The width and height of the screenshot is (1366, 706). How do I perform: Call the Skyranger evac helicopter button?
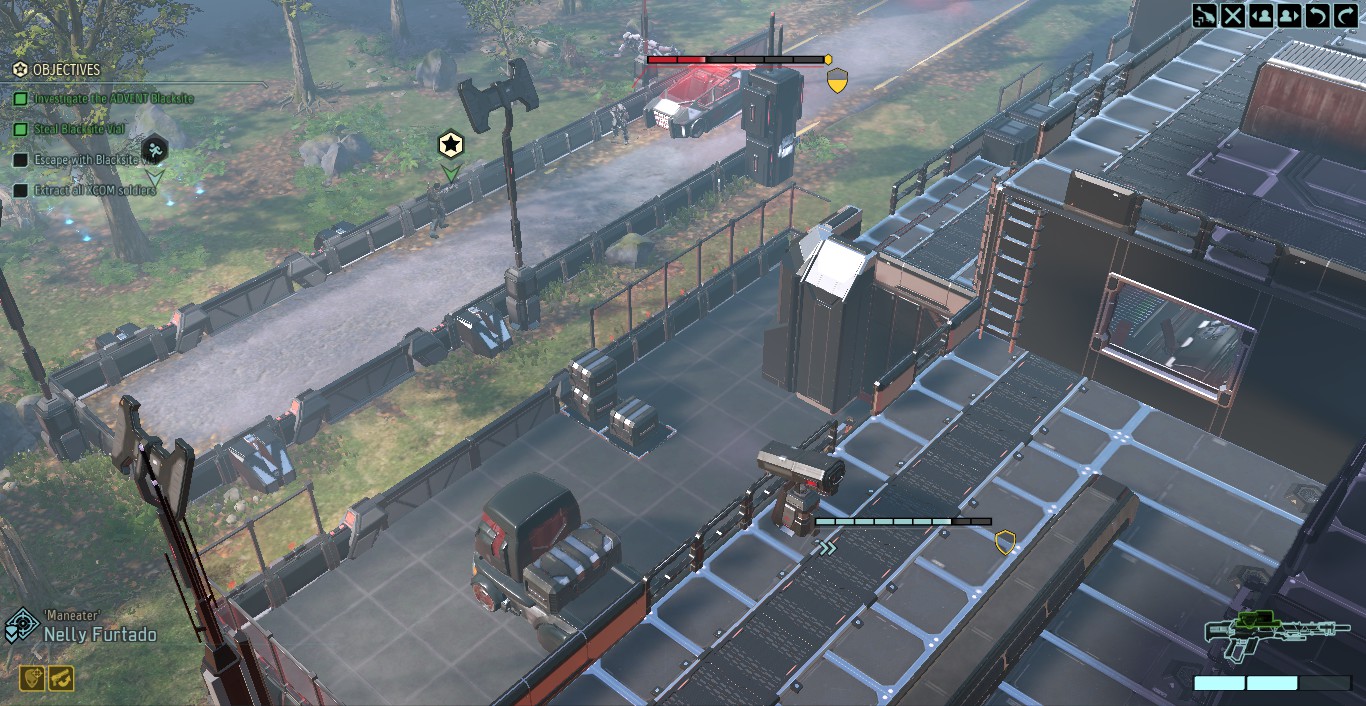[1206, 15]
